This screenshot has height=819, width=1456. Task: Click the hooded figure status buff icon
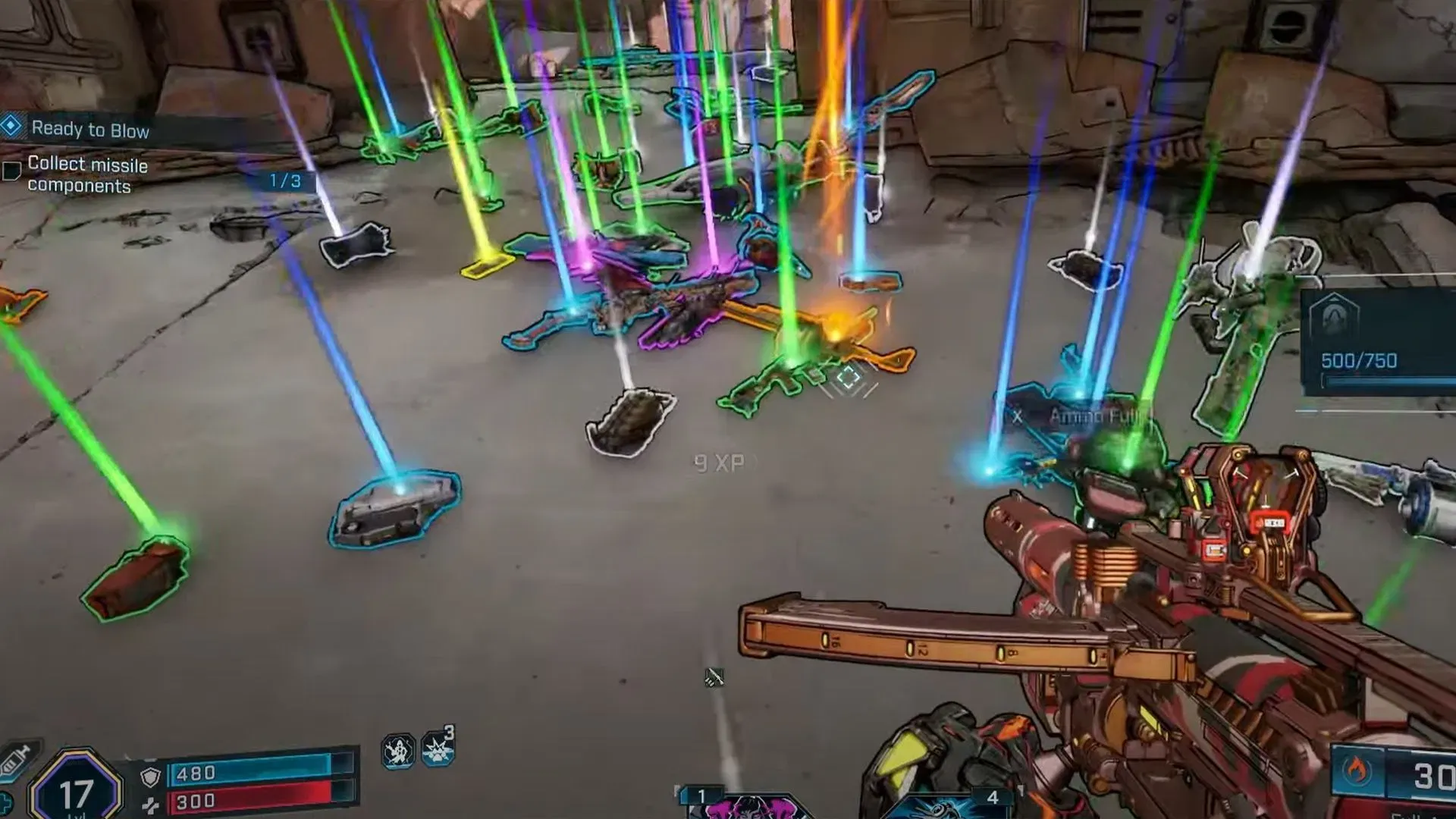coord(397,752)
